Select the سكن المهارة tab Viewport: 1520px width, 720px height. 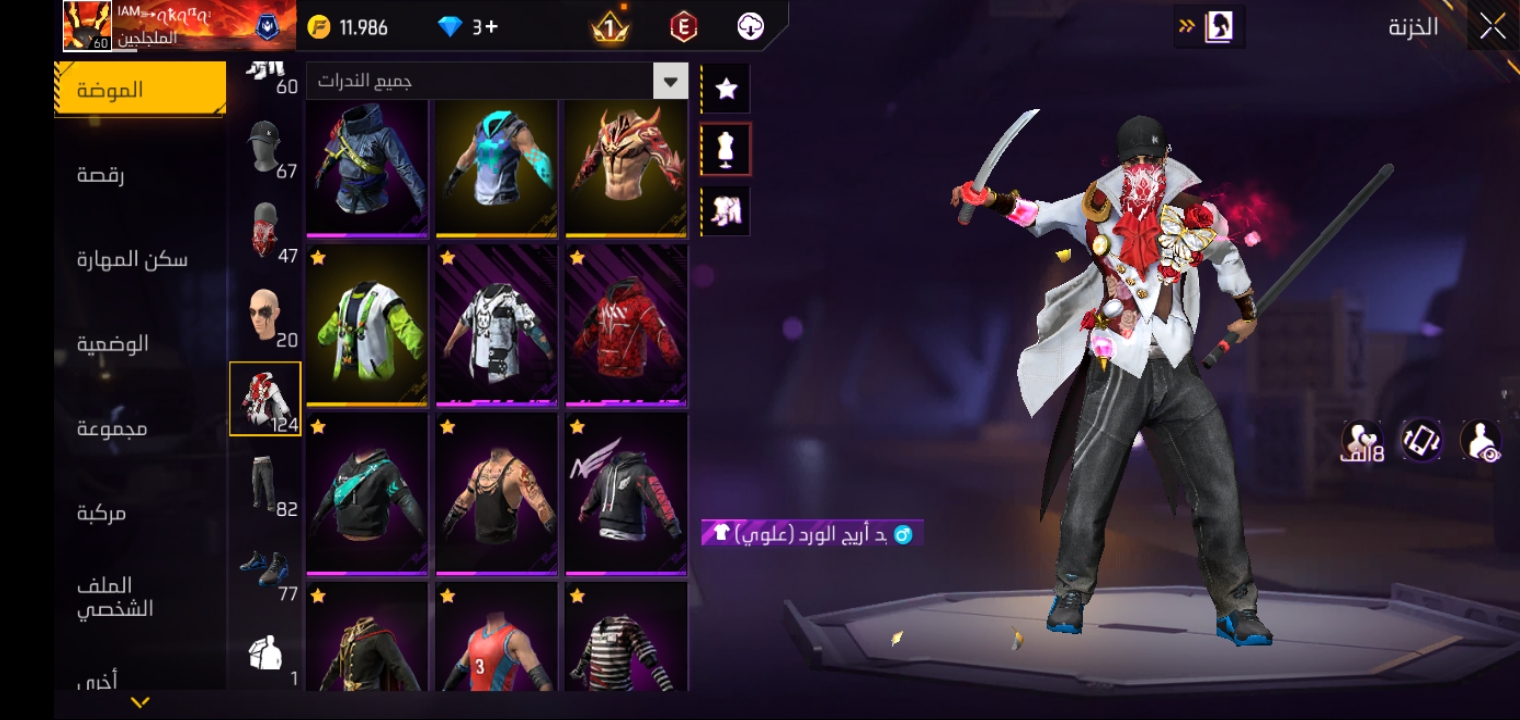132,260
